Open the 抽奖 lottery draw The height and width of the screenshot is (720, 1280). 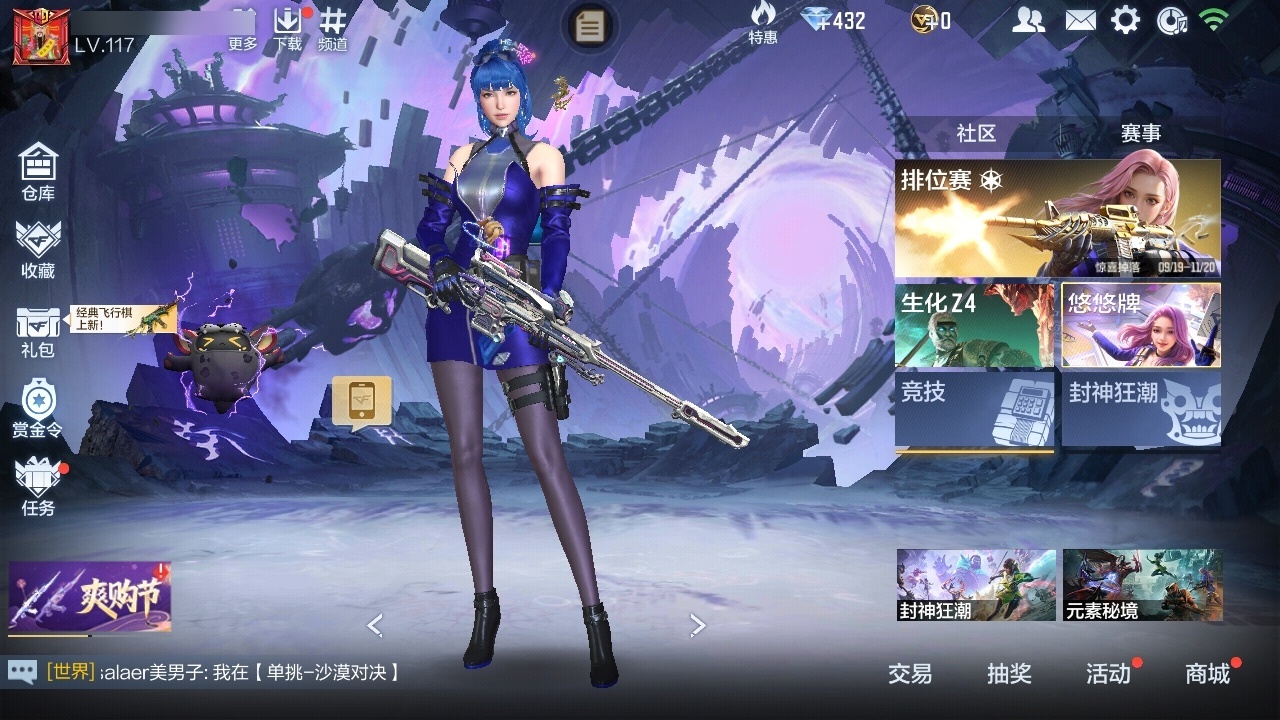tap(1009, 674)
